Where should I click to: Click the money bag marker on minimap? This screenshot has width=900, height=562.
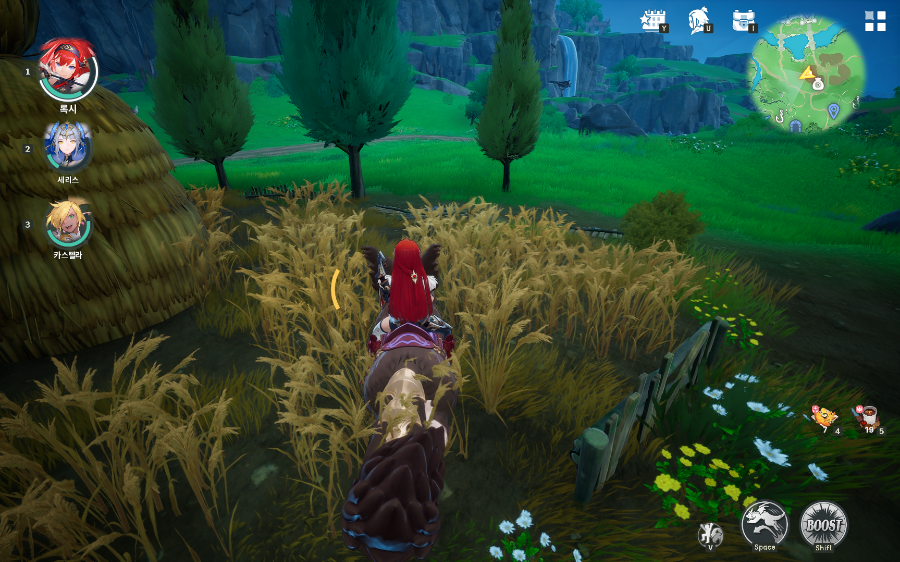click(817, 86)
